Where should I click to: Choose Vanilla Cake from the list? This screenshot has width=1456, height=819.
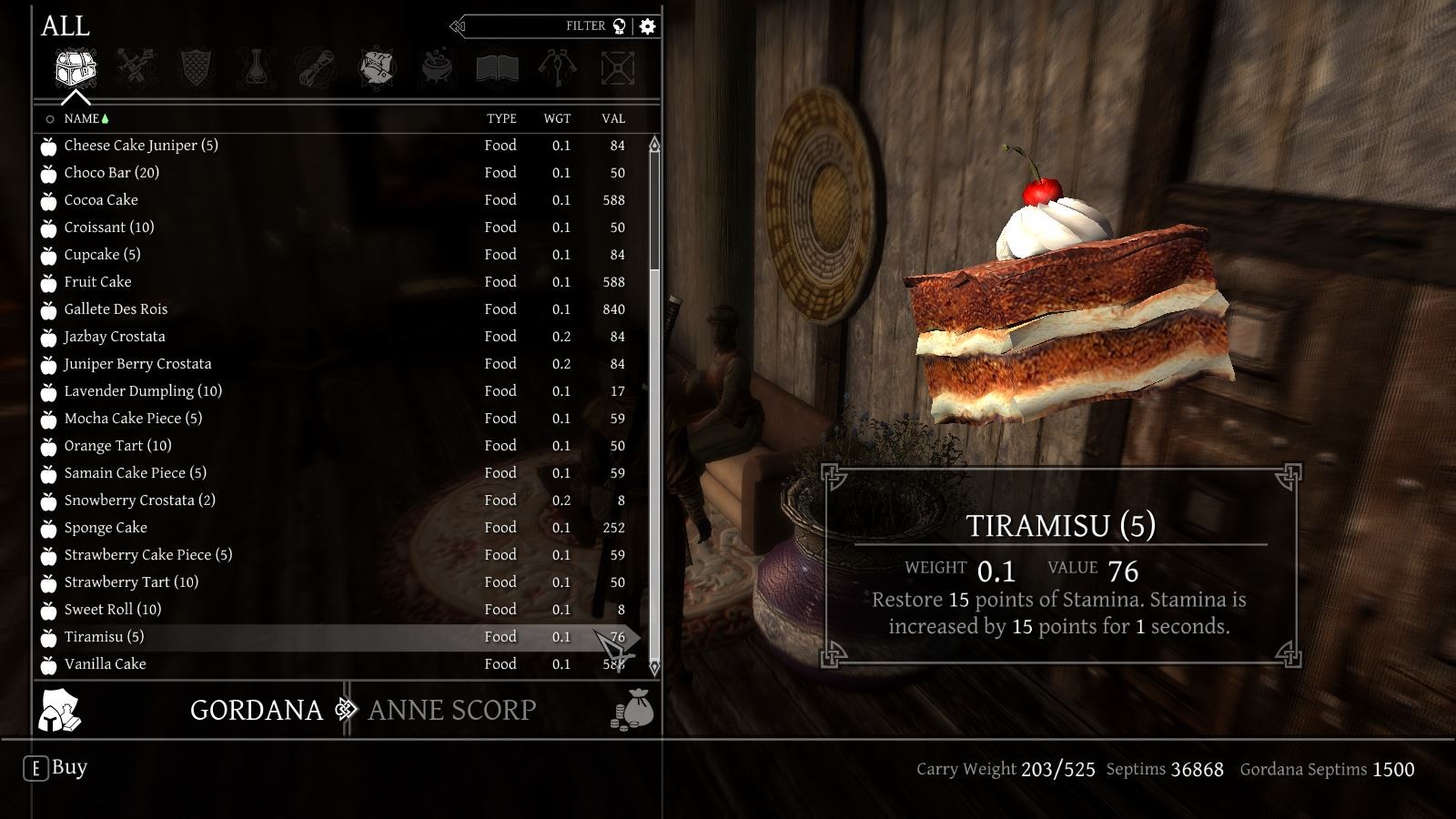(105, 664)
